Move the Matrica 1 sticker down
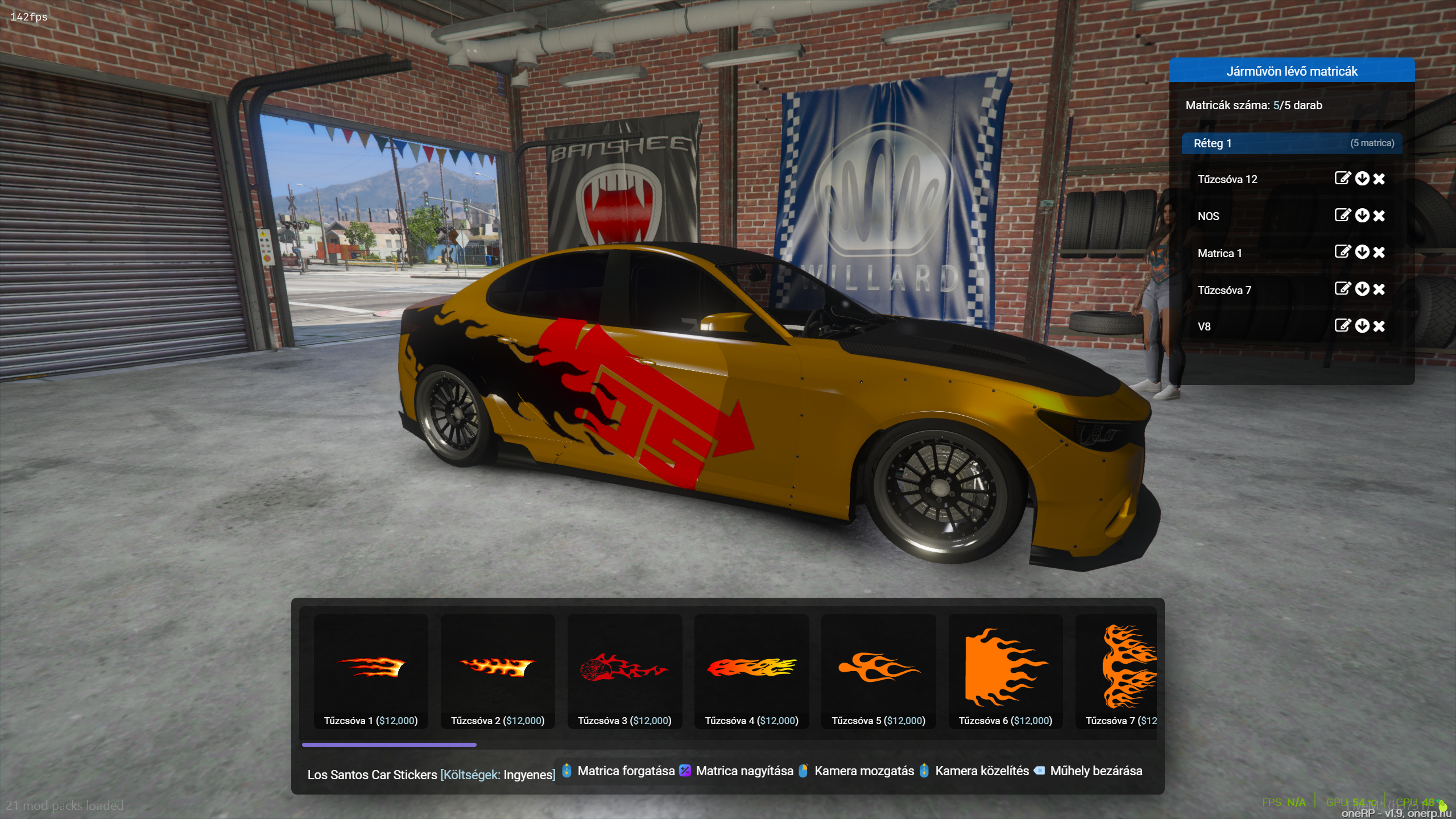The width and height of the screenshot is (1456, 819). [x=1362, y=252]
